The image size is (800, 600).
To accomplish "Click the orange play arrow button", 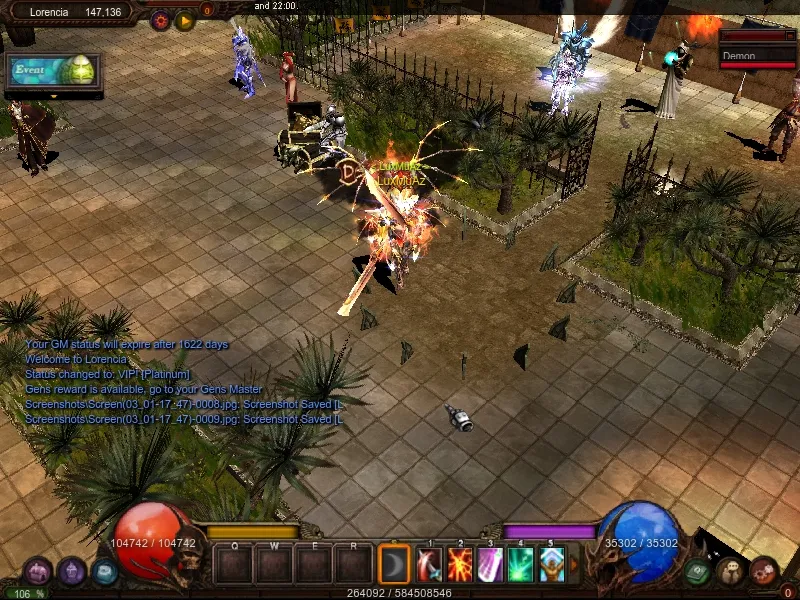I will tap(185, 18).
